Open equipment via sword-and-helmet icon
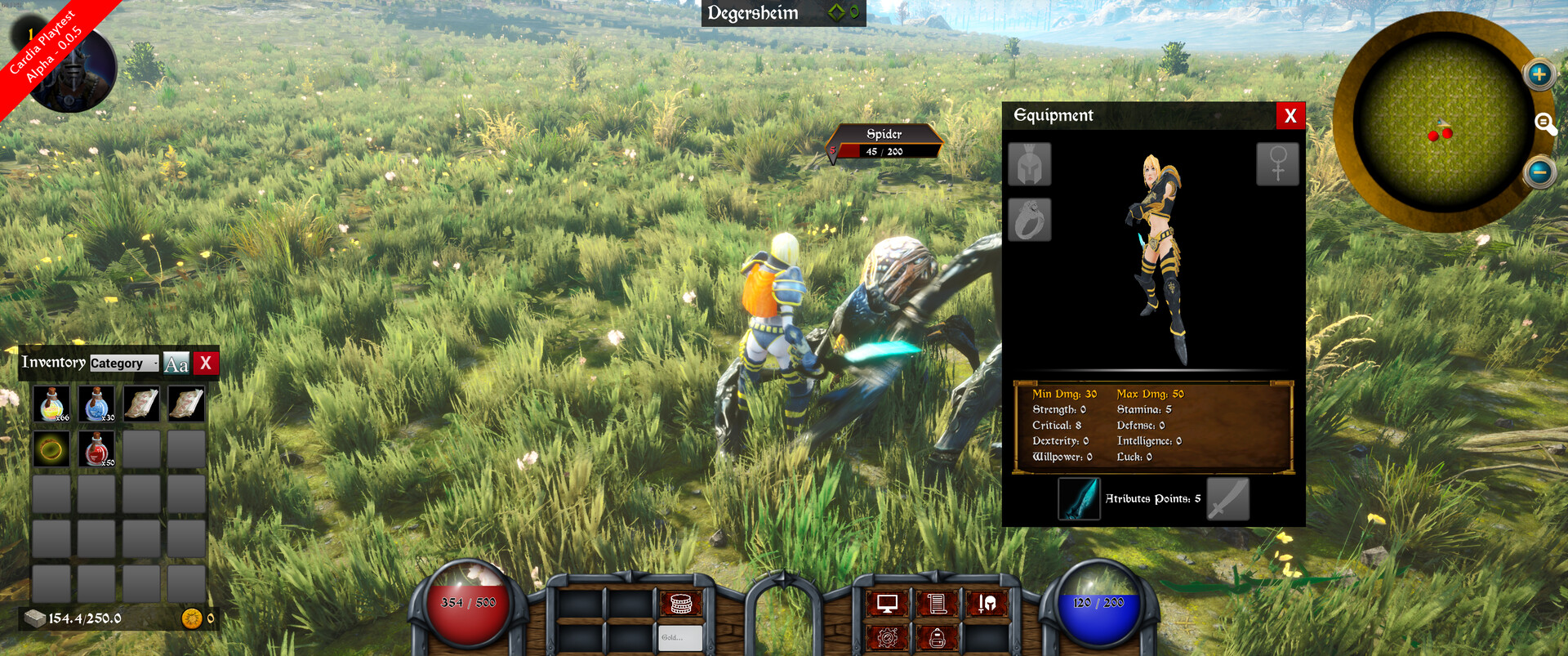The height and width of the screenshot is (656, 1568). click(986, 604)
